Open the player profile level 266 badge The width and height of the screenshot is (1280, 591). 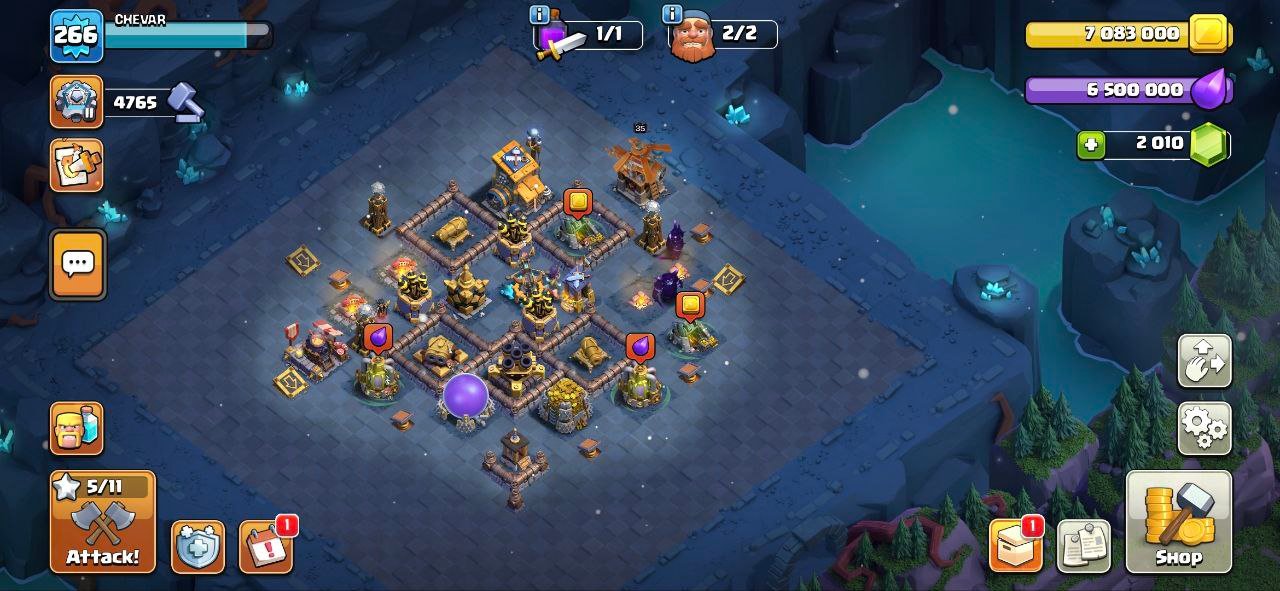[76, 36]
